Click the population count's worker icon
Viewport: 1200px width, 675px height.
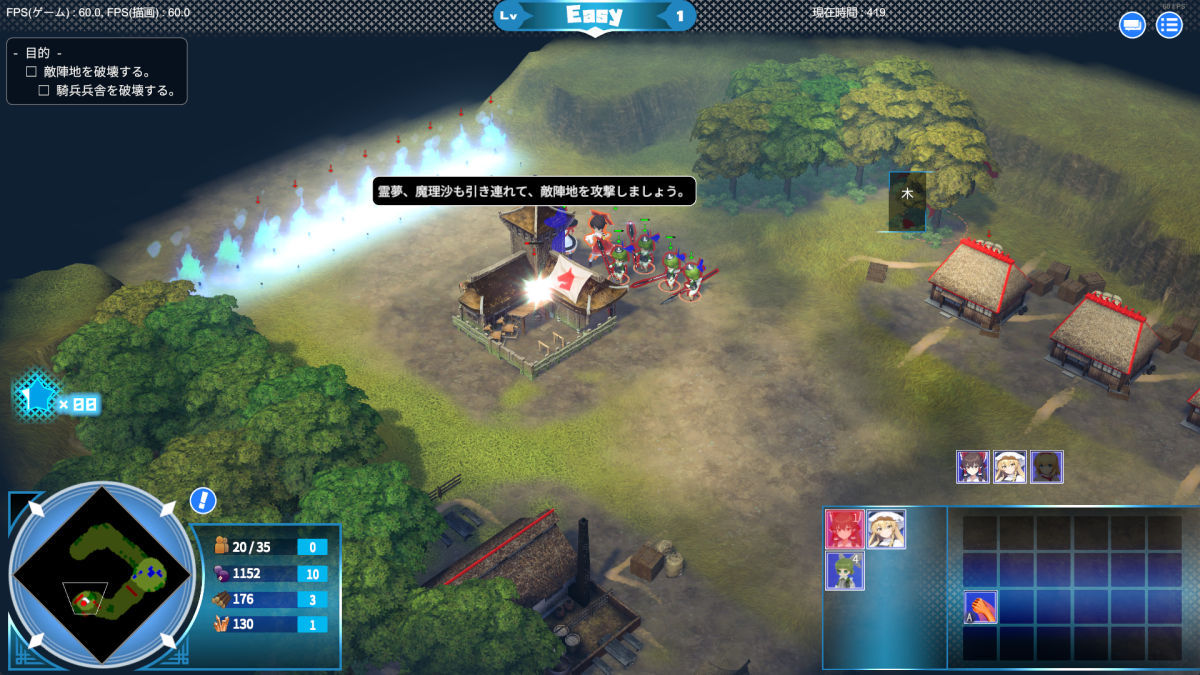222,547
